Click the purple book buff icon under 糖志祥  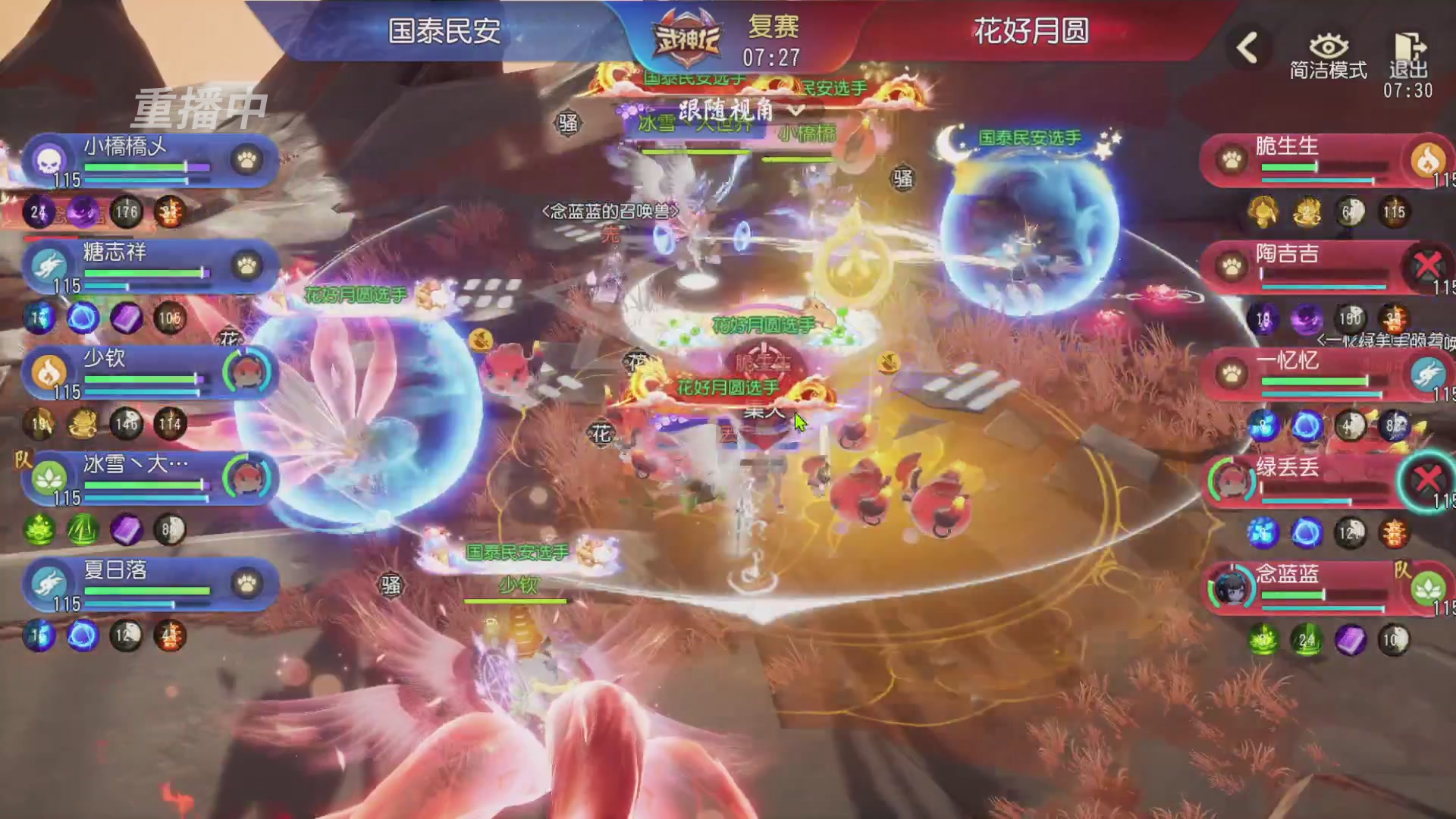coord(127,318)
